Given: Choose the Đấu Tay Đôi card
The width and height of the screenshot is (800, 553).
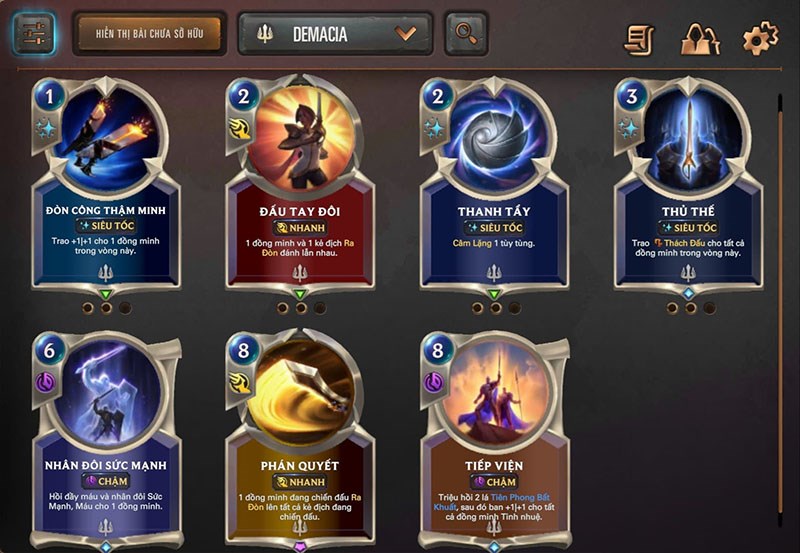Looking at the screenshot, I should click(300, 190).
